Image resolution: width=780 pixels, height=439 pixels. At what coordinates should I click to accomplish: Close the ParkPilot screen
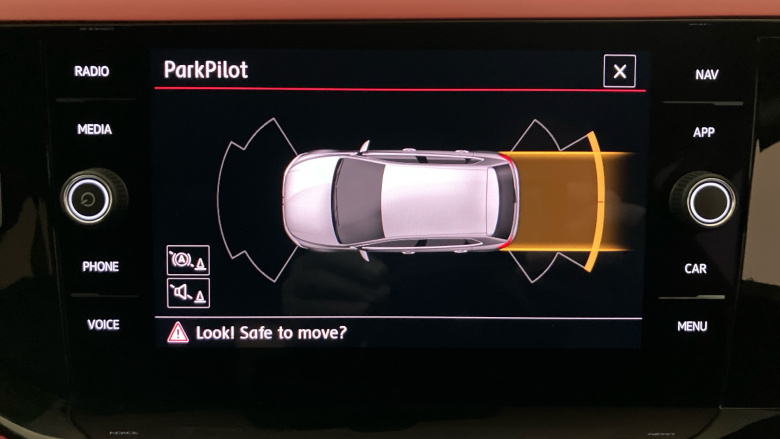pyautogui.click(x=620, y=71)
